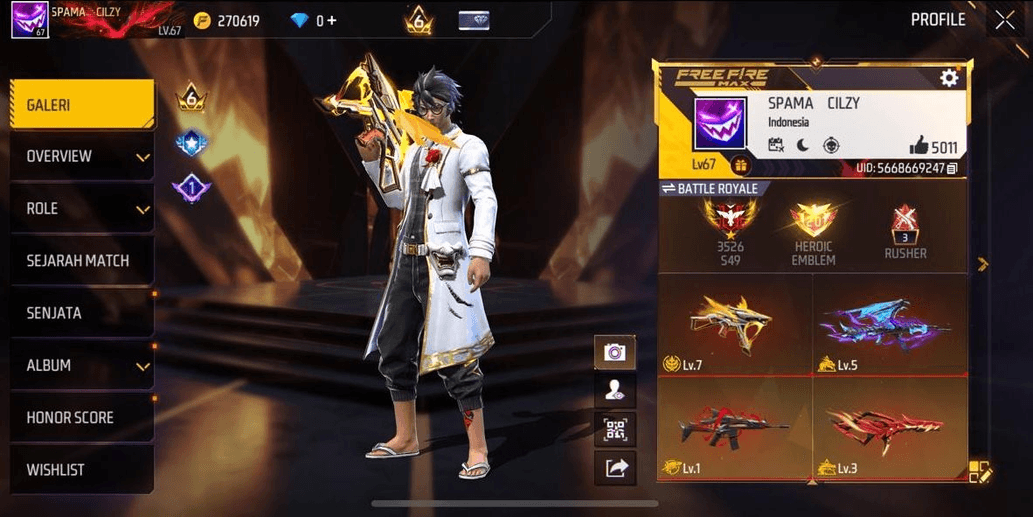Tap the share arrow button
Screen dimensions: 1033x517
615,467
